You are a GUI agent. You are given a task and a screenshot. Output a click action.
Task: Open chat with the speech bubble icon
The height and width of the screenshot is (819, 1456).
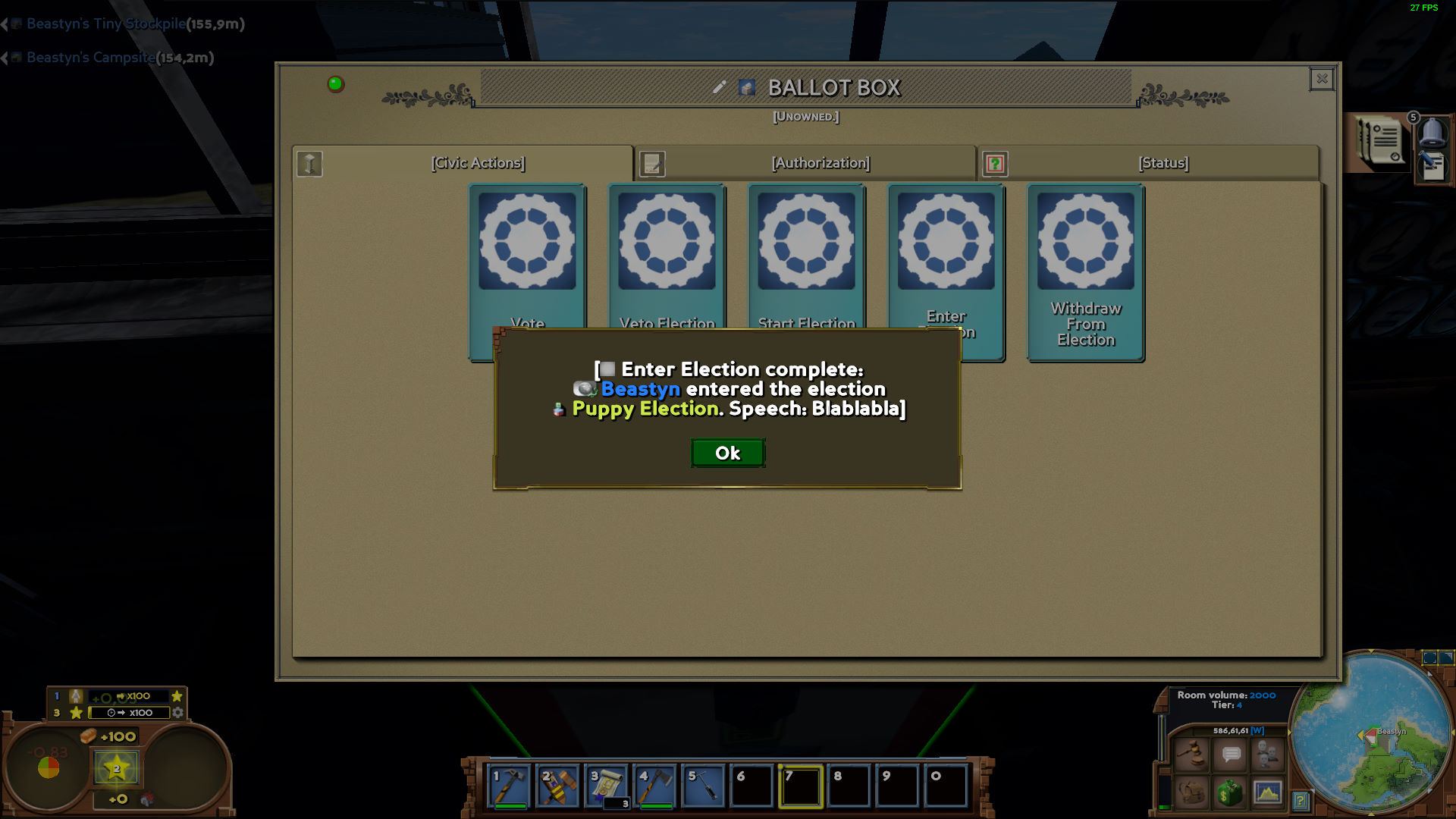(1231, 755)
